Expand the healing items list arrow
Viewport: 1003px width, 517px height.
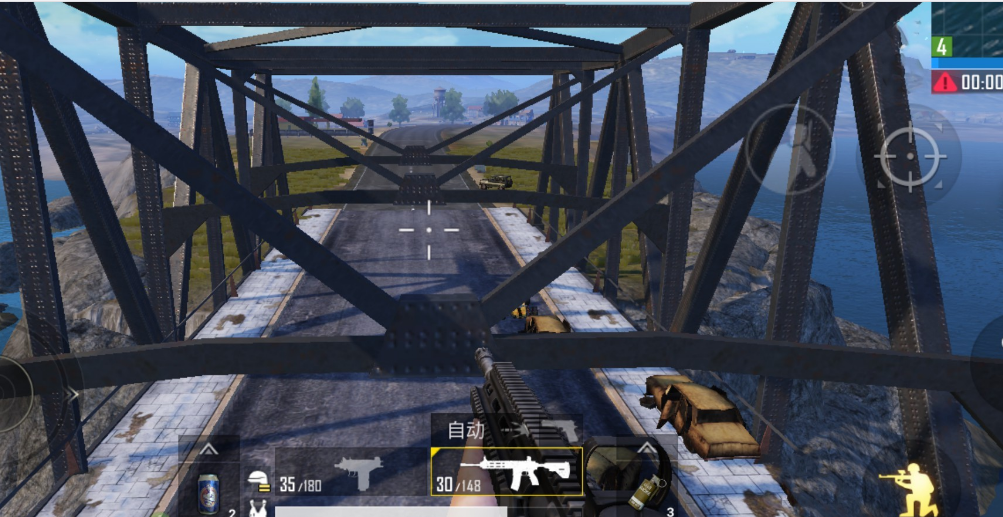click(209, 450)
